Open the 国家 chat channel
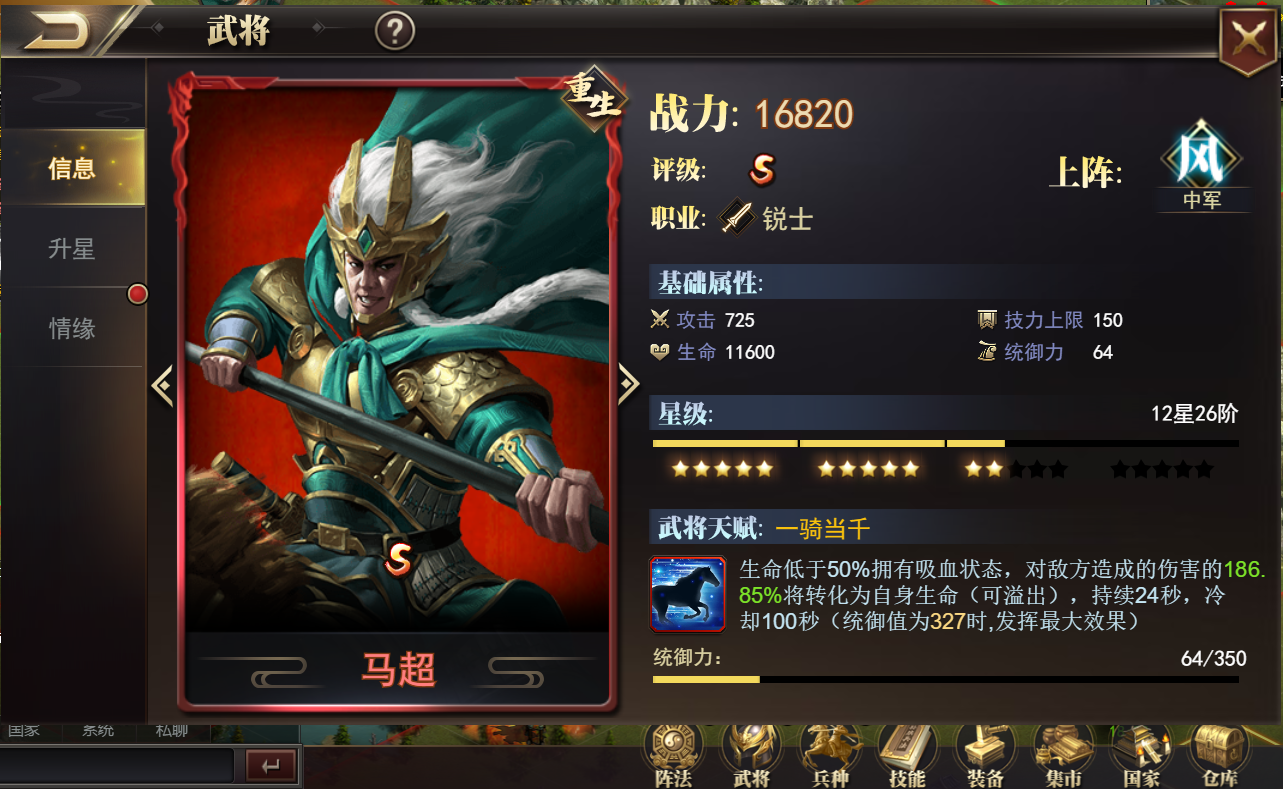This screenshot has width=1283, height=789. pos(22,730)
